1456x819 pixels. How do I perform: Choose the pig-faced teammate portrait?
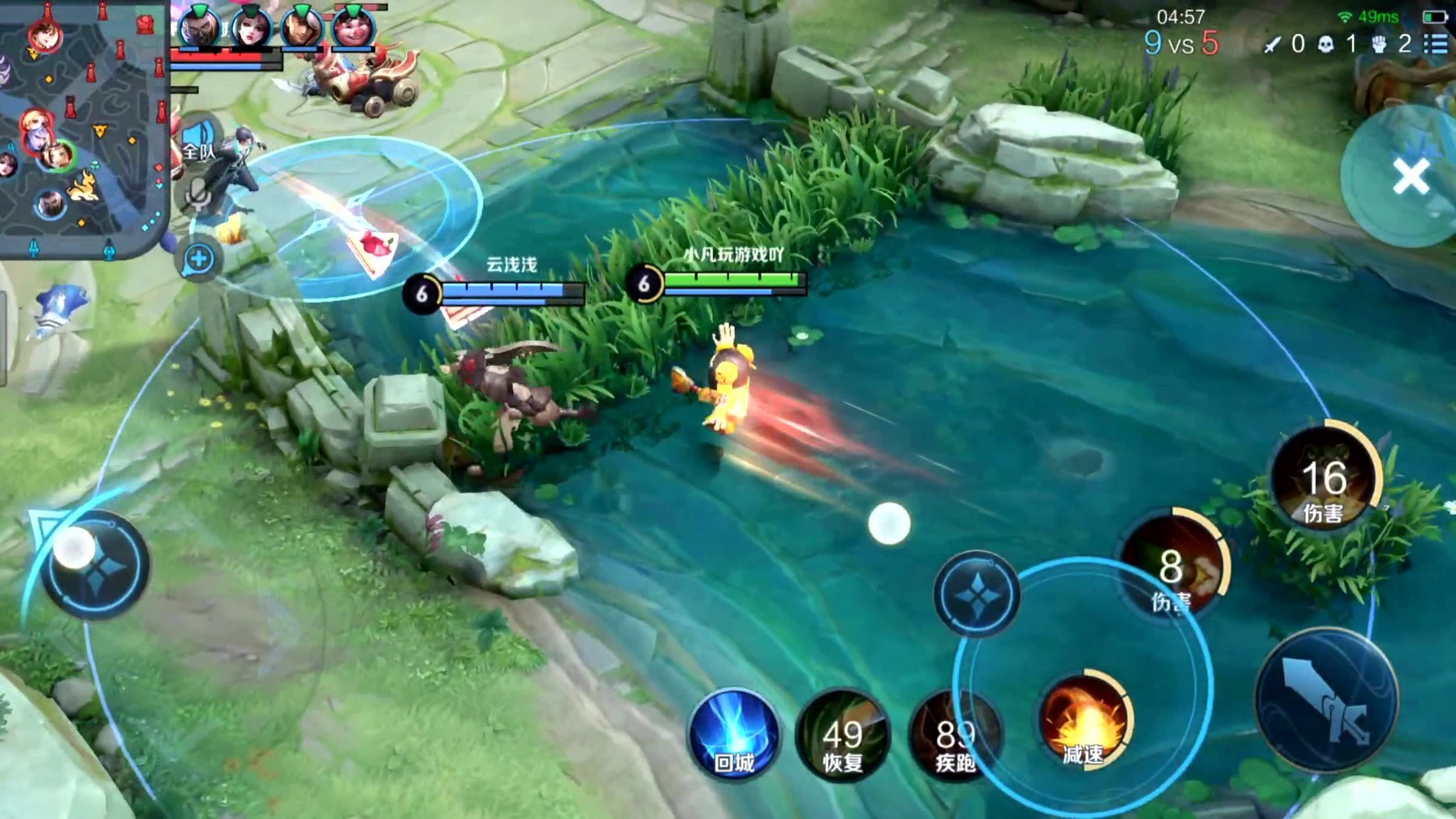353,28
